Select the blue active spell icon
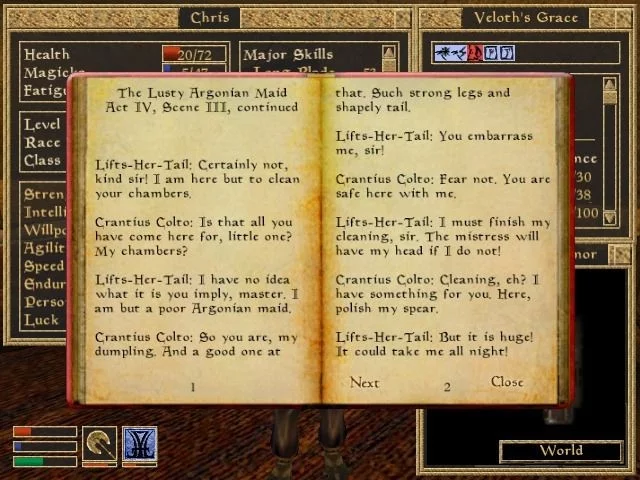 click(139, 443)
